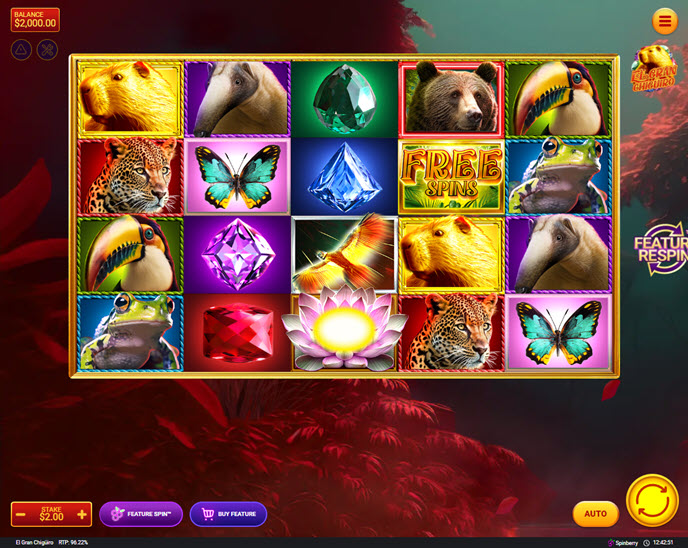The height and width of the screenshot is (548, 688).
Task: Decrease the stake with the minus button
Action: pyautogui.click(x=20, y=514)
